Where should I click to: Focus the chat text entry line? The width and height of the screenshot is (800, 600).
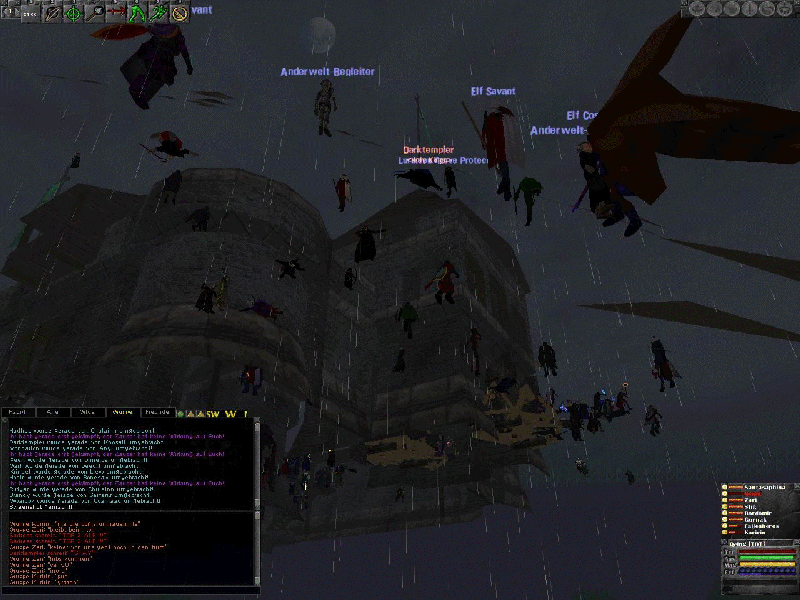point(130,589)
